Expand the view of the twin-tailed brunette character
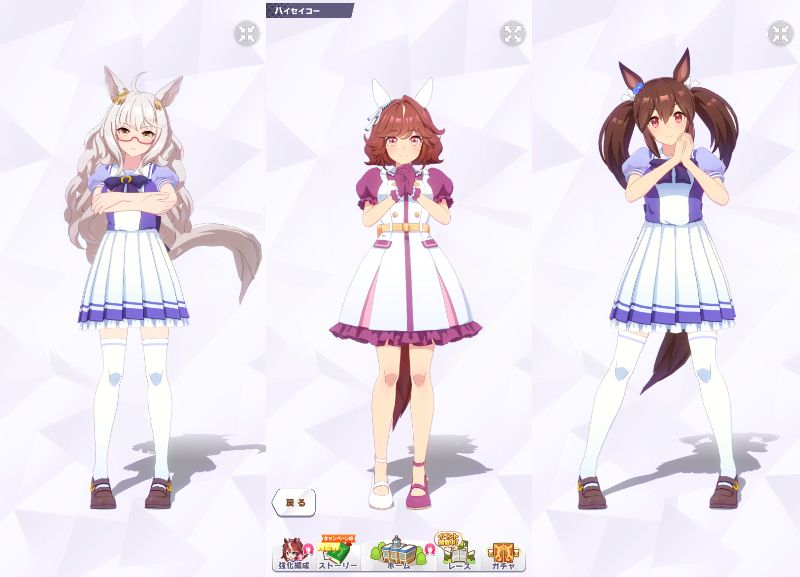Screen dimensions: 800x577 pyautogui.click(x=779, y=34)
